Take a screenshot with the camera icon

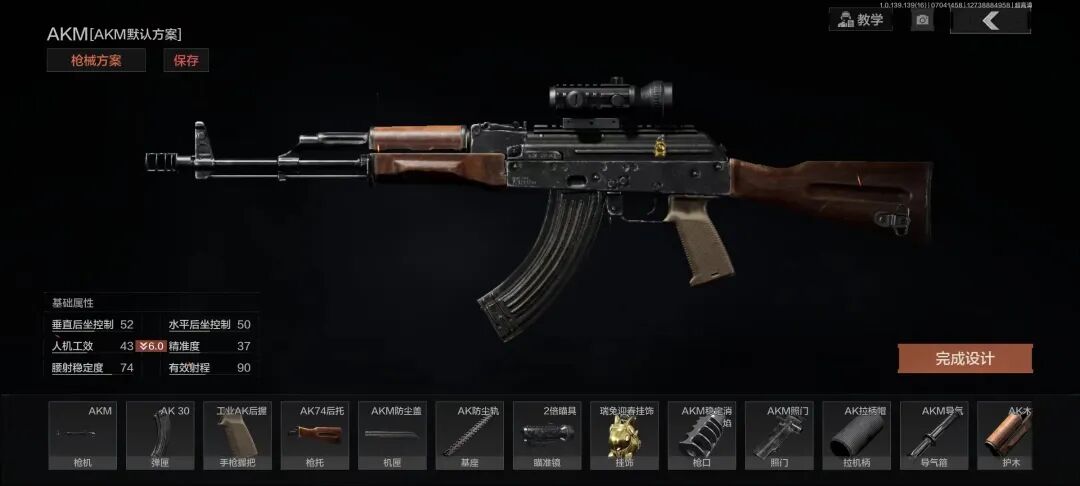coord(922,20)
